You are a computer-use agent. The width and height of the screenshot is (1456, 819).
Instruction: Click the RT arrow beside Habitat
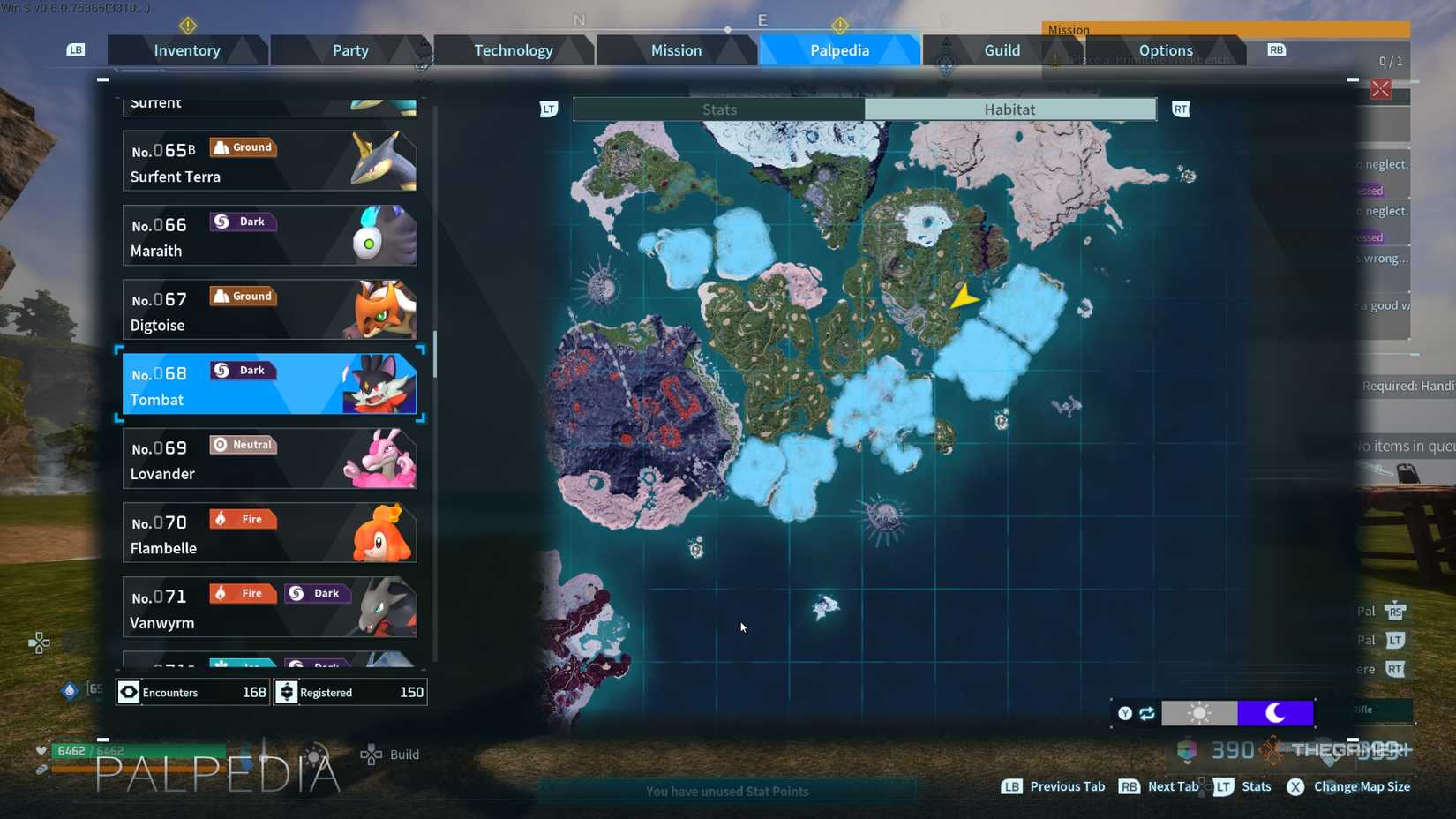point(1181,109)
